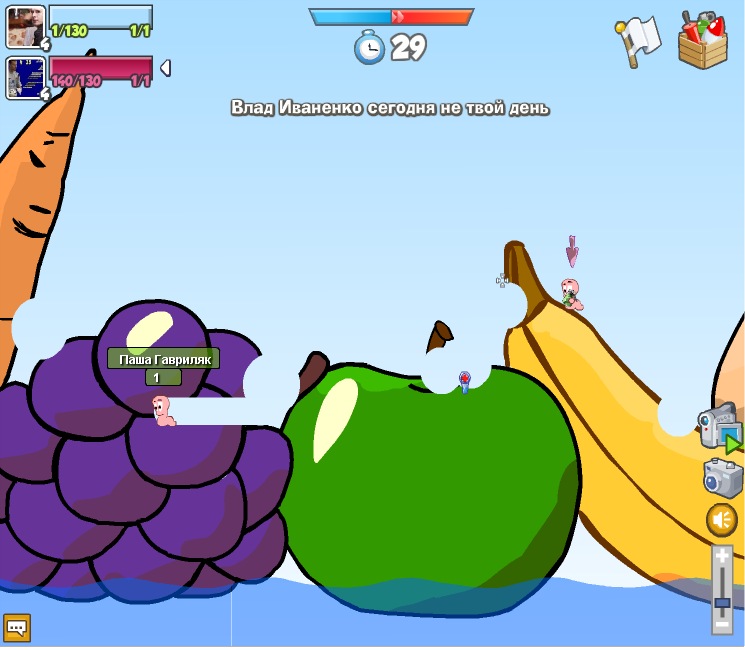
Task: Zoom in with the plus button
Action: (x=722, y=555)
